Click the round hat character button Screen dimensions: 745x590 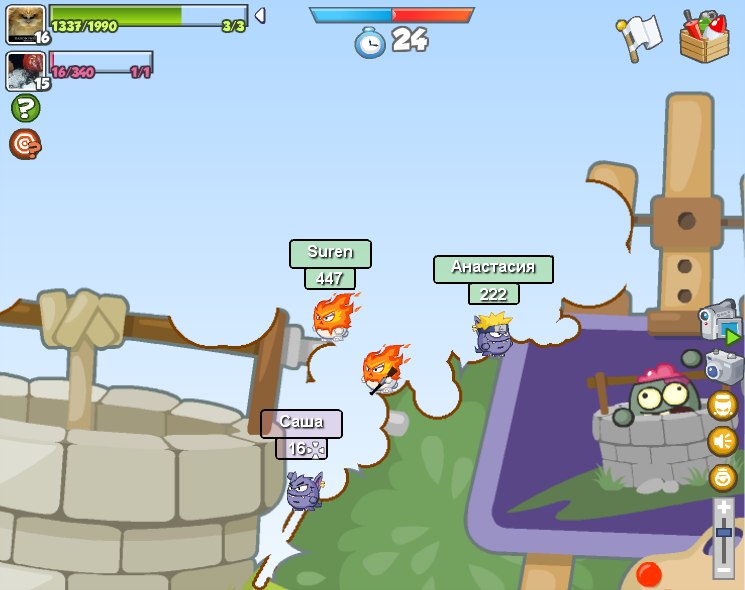point(723,404)
